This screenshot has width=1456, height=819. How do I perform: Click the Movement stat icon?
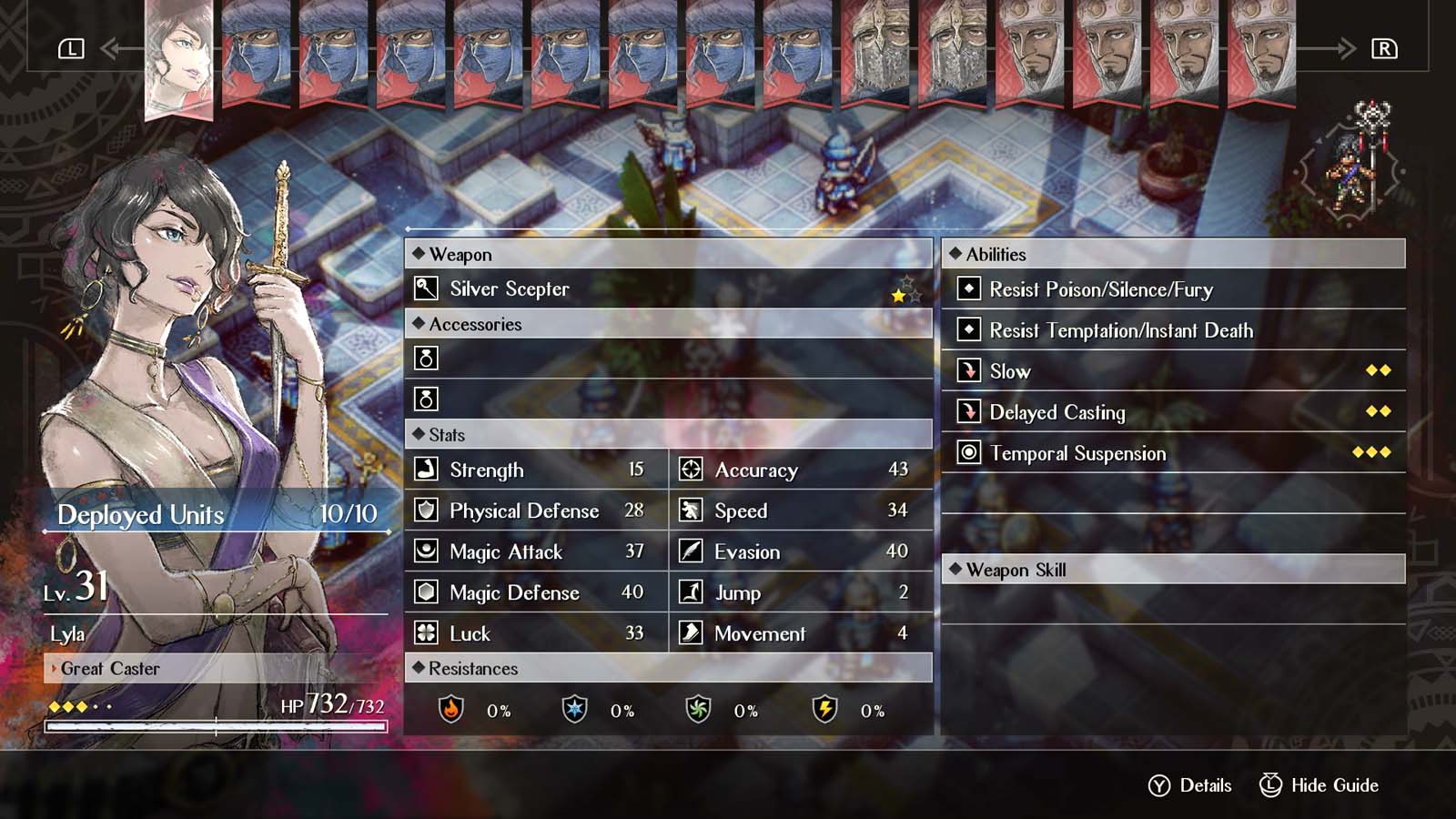coord(689,633)
